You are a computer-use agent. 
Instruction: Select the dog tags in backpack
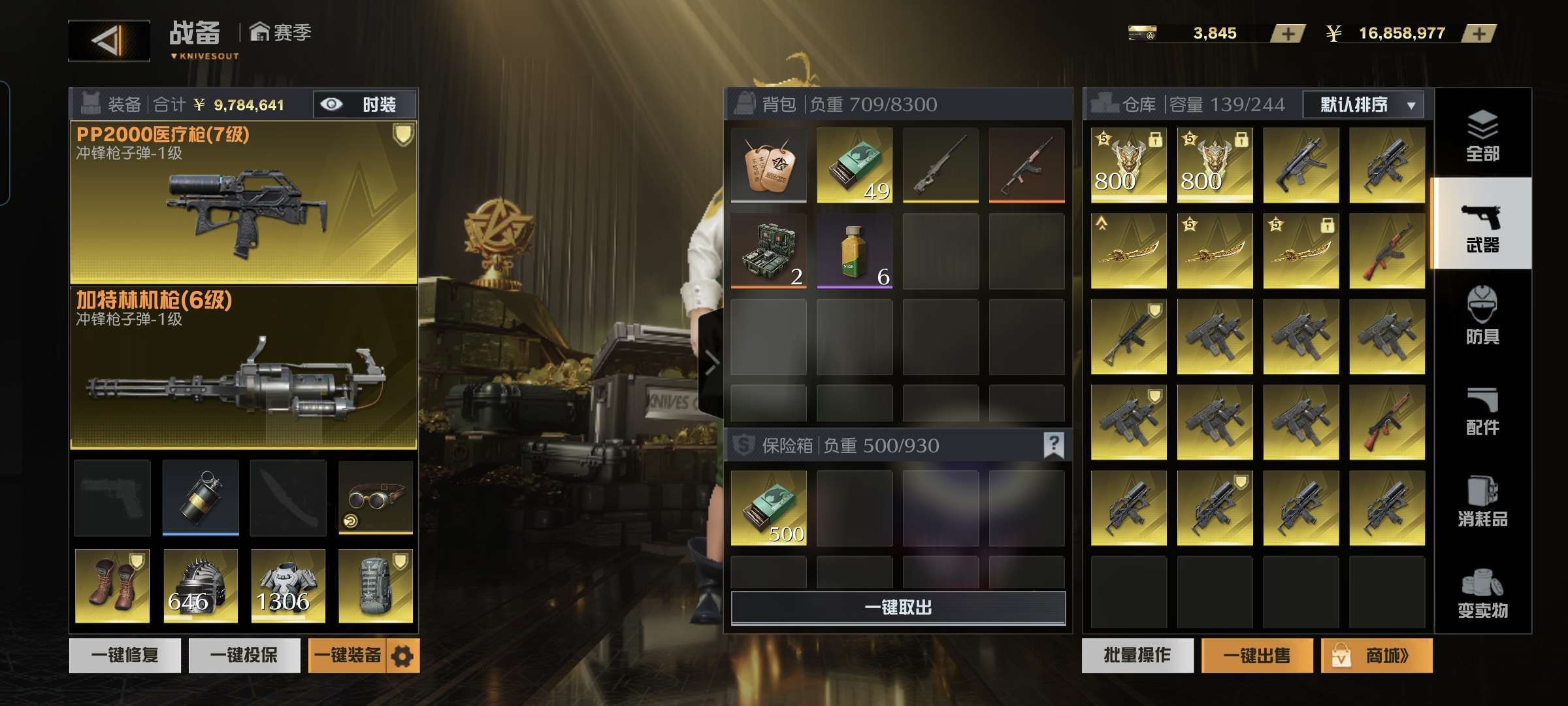tap(768, 164)
